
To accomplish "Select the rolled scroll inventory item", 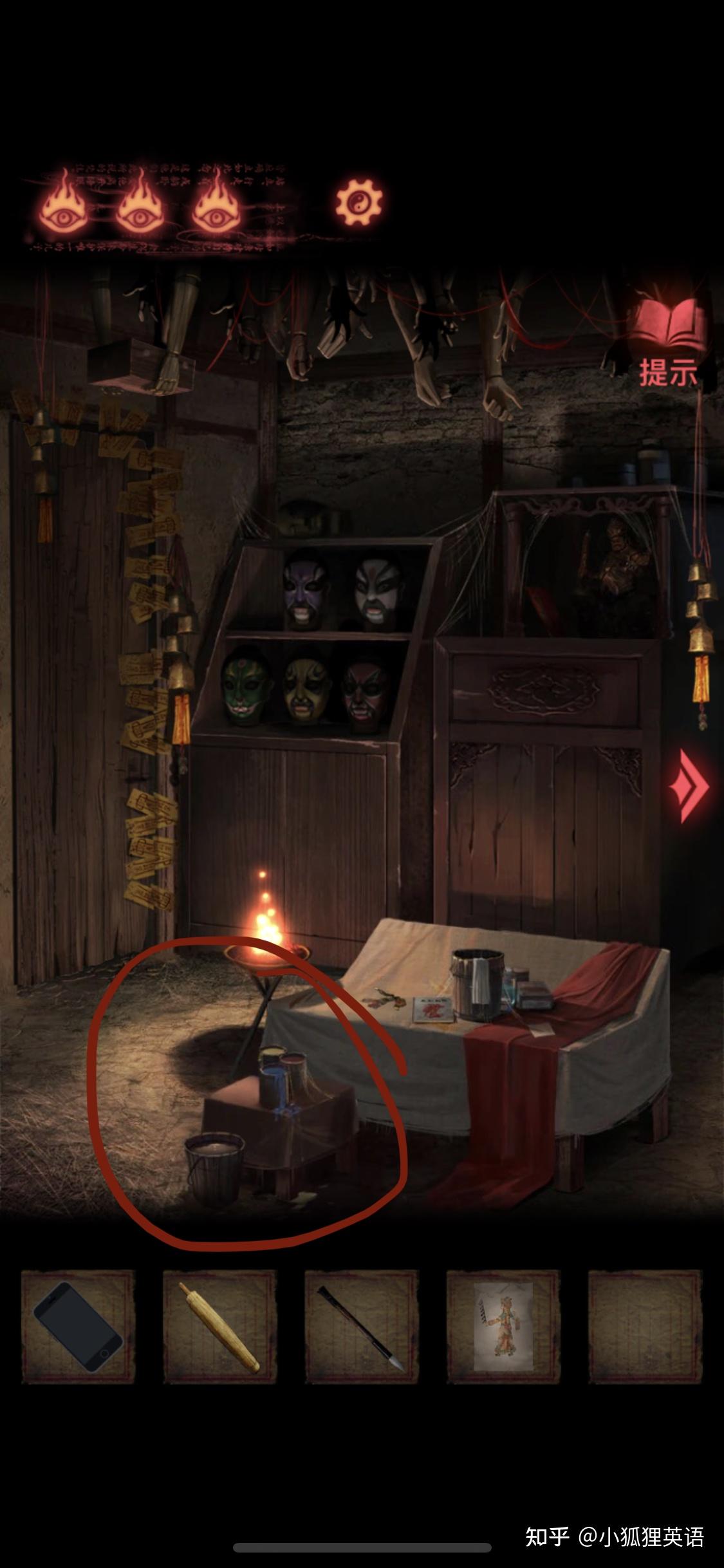I will coord(219,1327).
